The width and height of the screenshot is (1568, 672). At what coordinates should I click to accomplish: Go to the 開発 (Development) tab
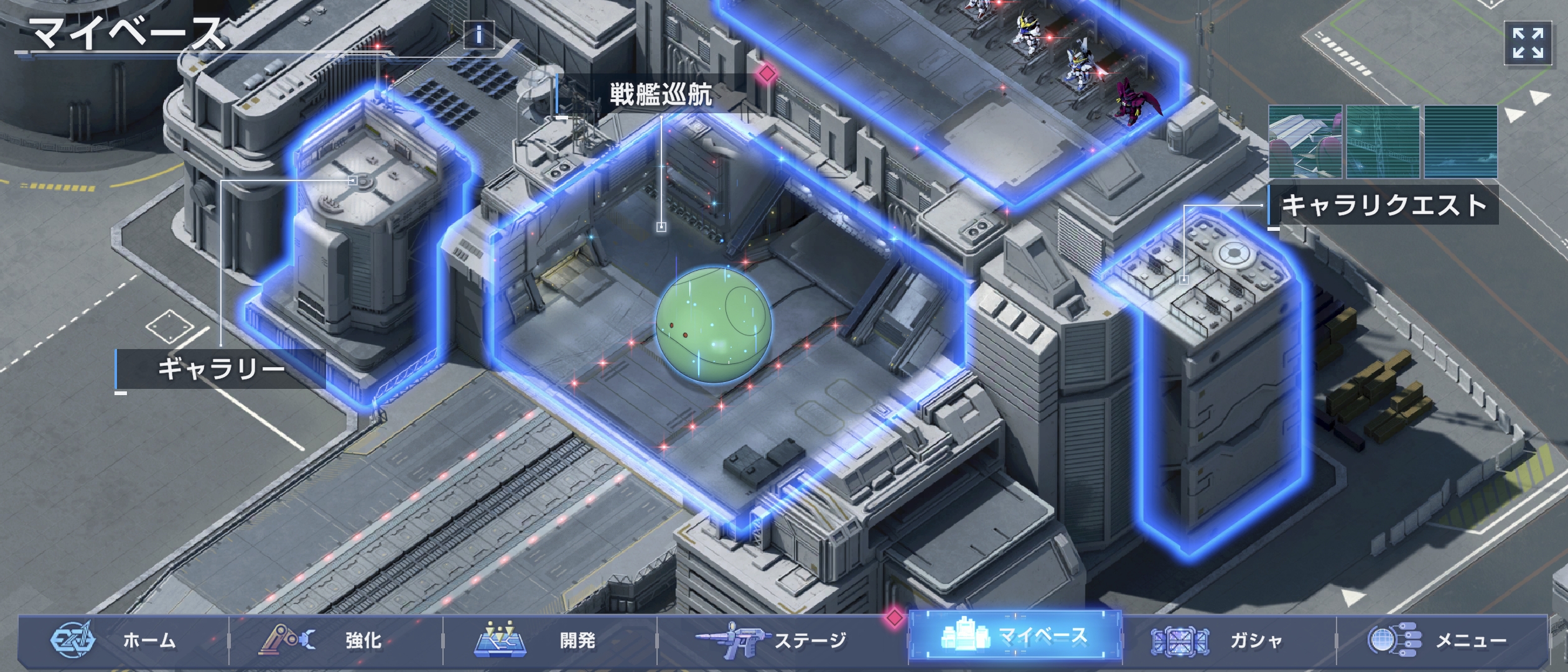point(550,640)
